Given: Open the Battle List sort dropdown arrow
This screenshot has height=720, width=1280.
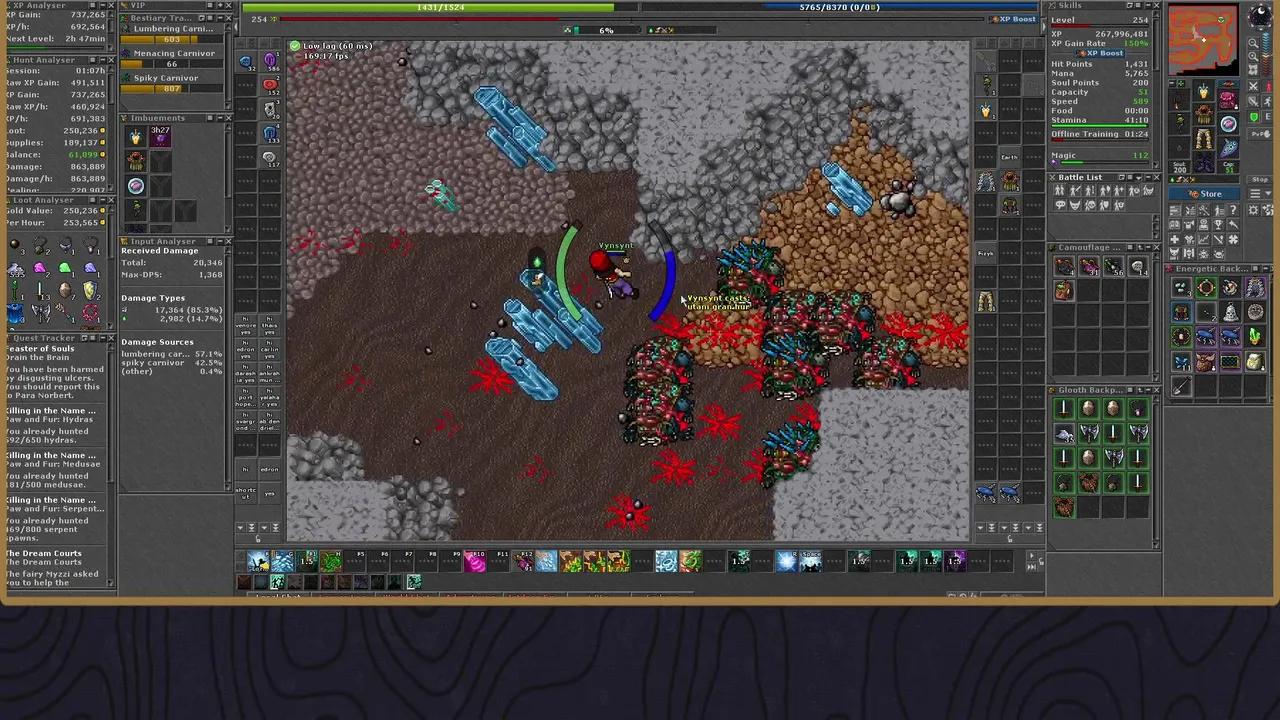Looking at the screenshot, I should 1138,178.
